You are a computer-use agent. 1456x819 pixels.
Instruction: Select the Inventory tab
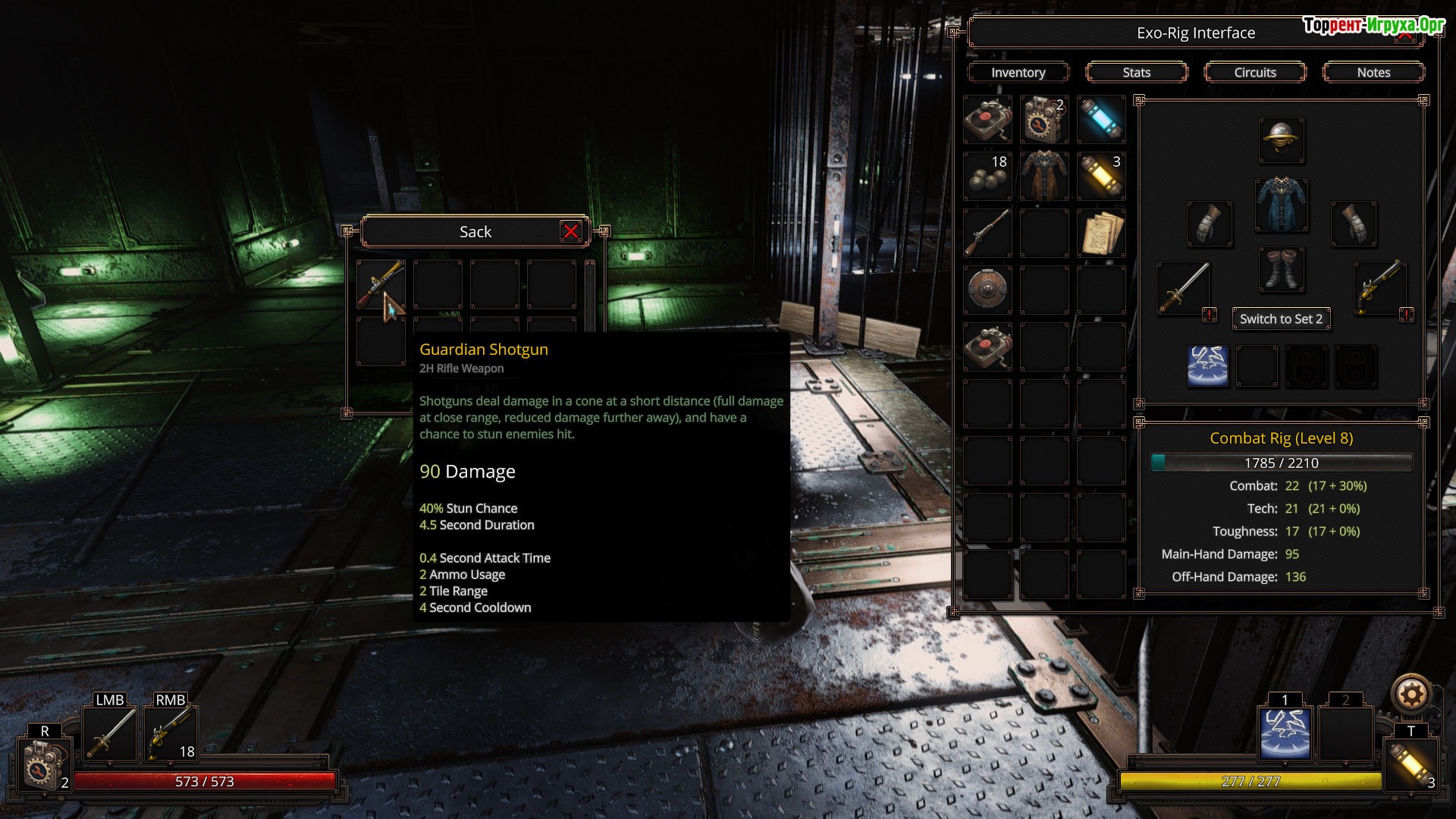click(1018, 72)
